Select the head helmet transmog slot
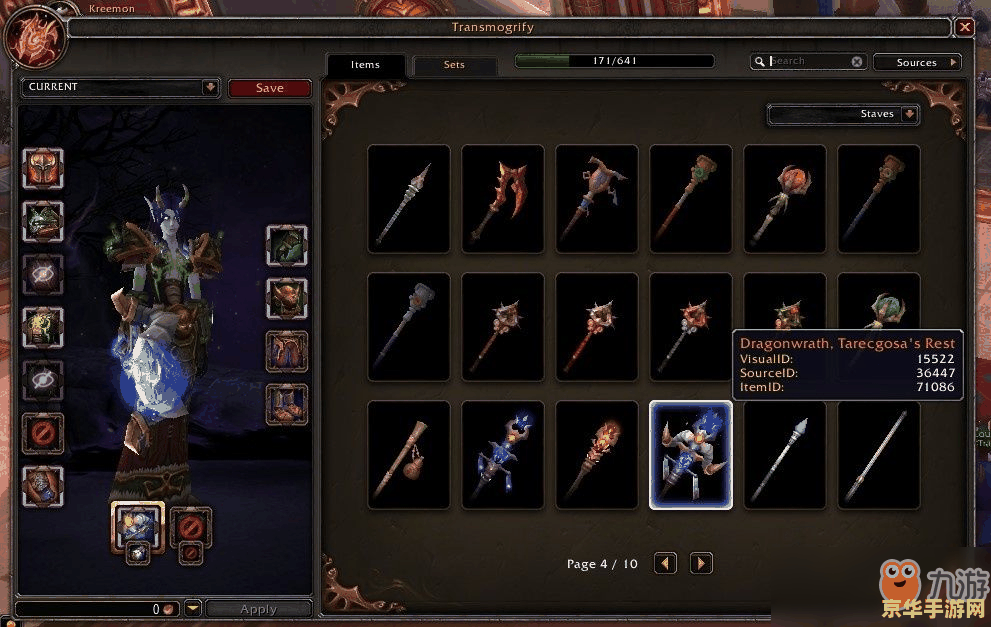 [43, 168]
